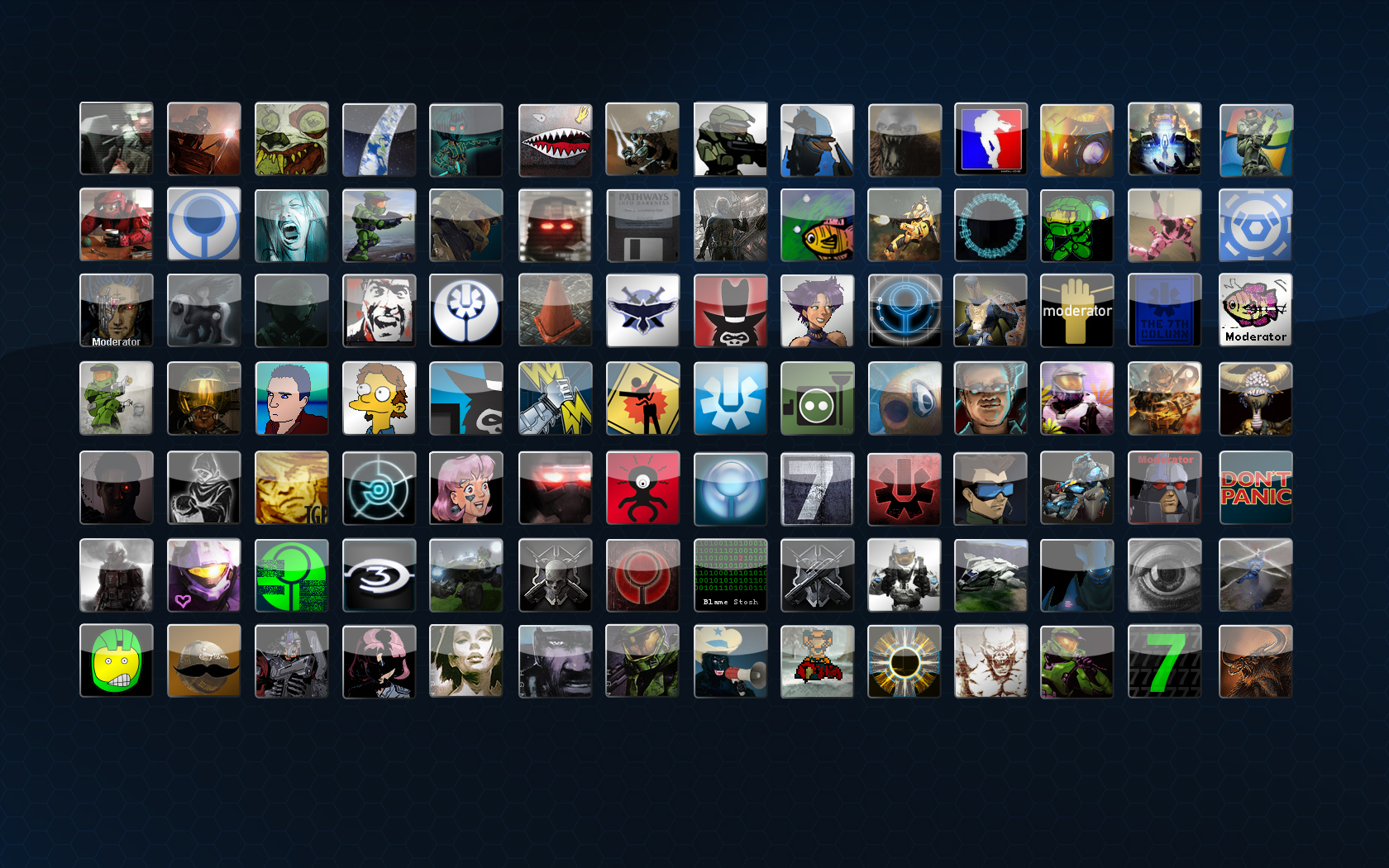Select the pink fish 'Moderator' avatar
This screenshot has width=1389, height=868.
tap(1255, 311)
